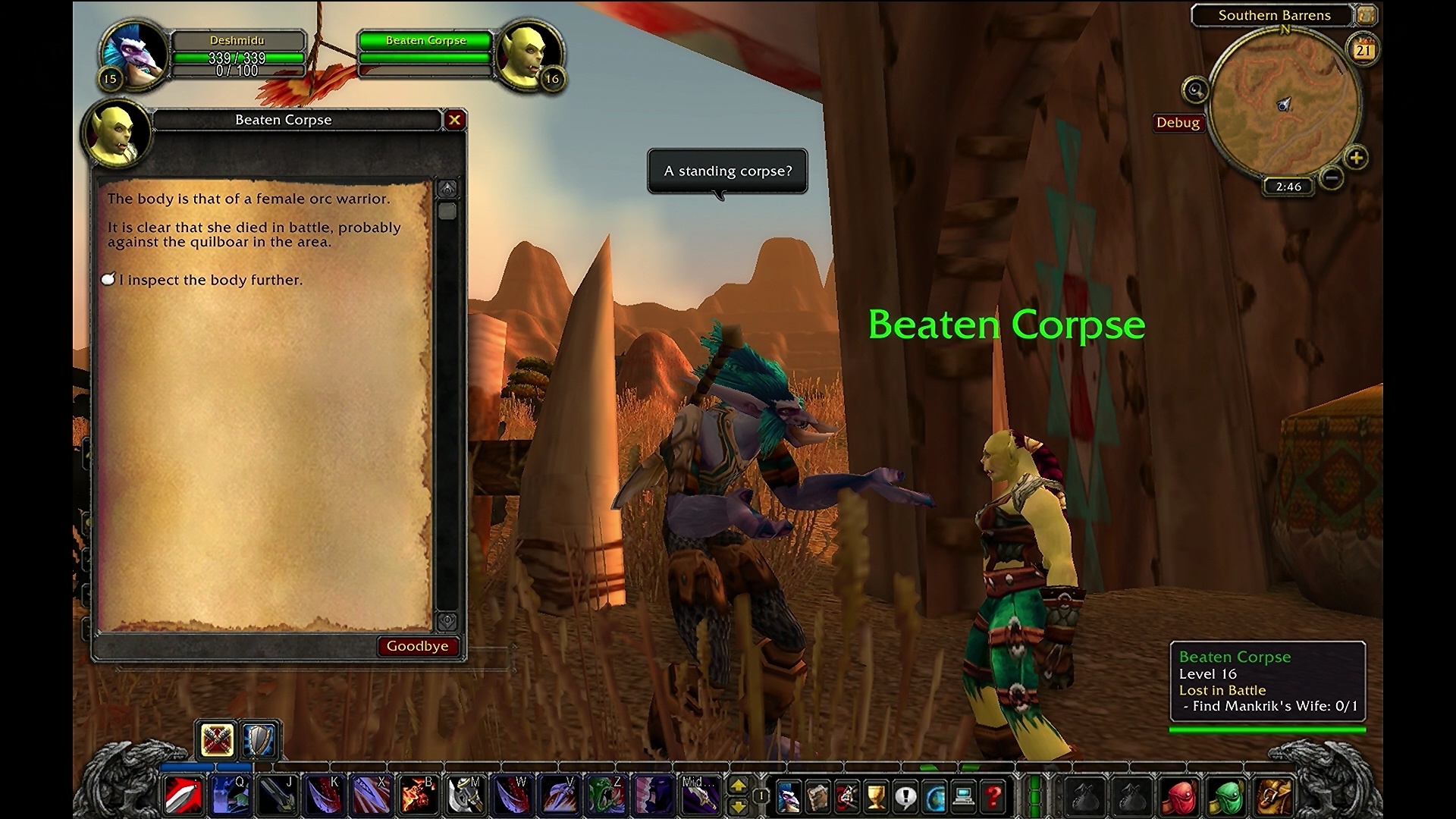The image size is (1456, 819).
Task: Select "I inspect the body further" option
Action: (211, 280)
